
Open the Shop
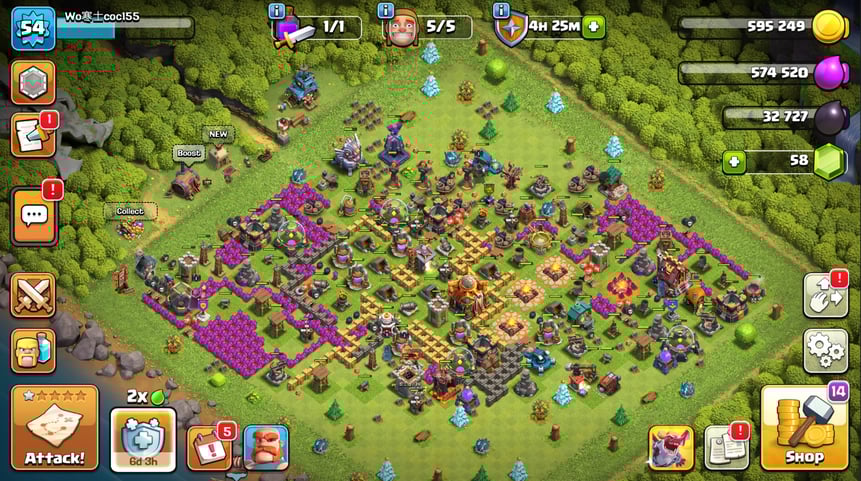[x=804, y=428]
